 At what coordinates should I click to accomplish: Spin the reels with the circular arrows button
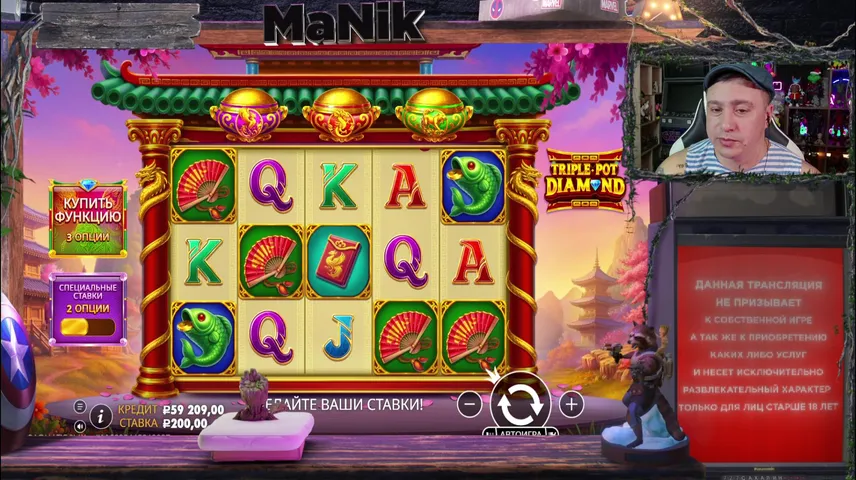pyautogui.click(x=520, y=403)
